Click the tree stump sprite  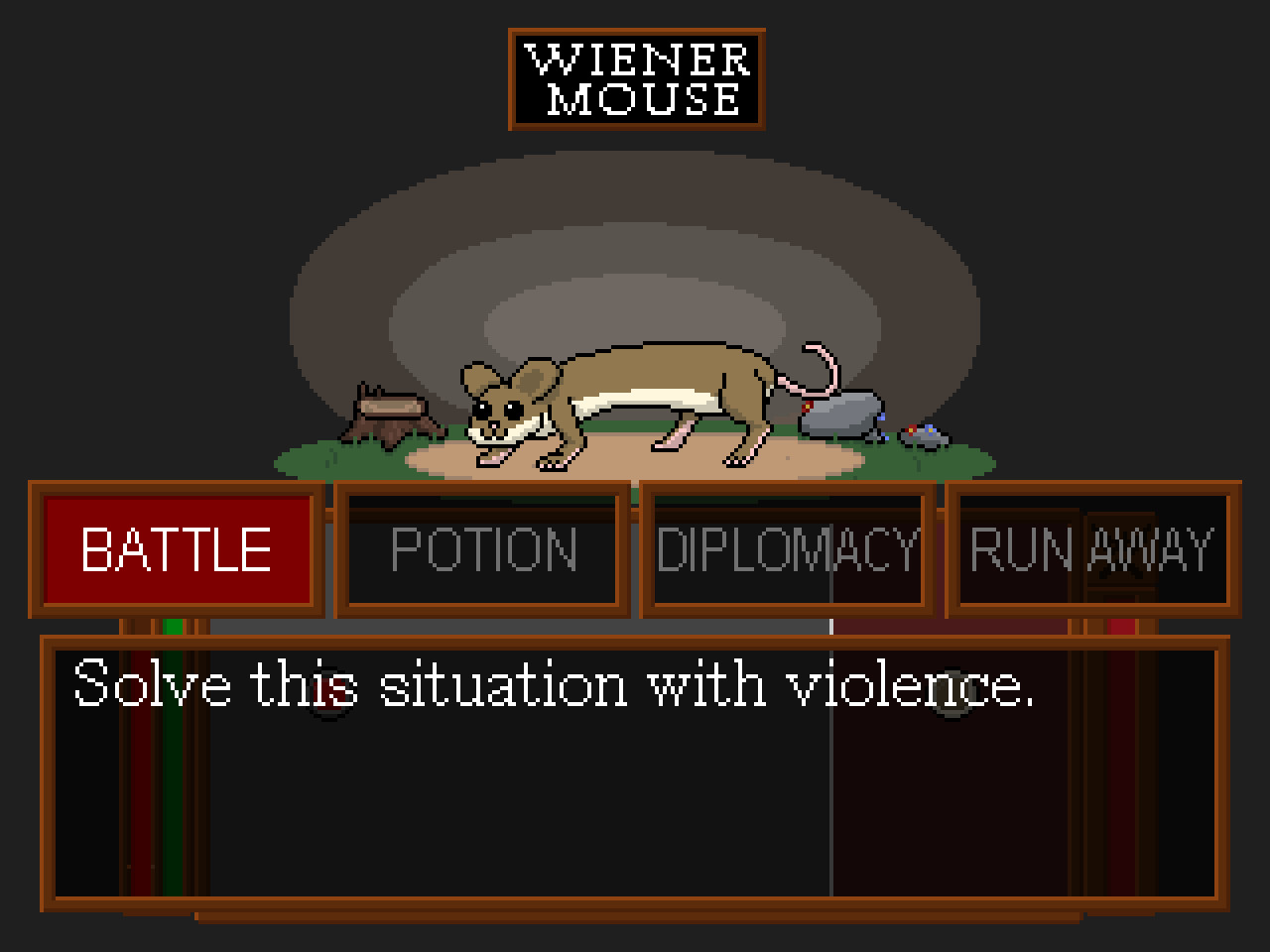389,412
